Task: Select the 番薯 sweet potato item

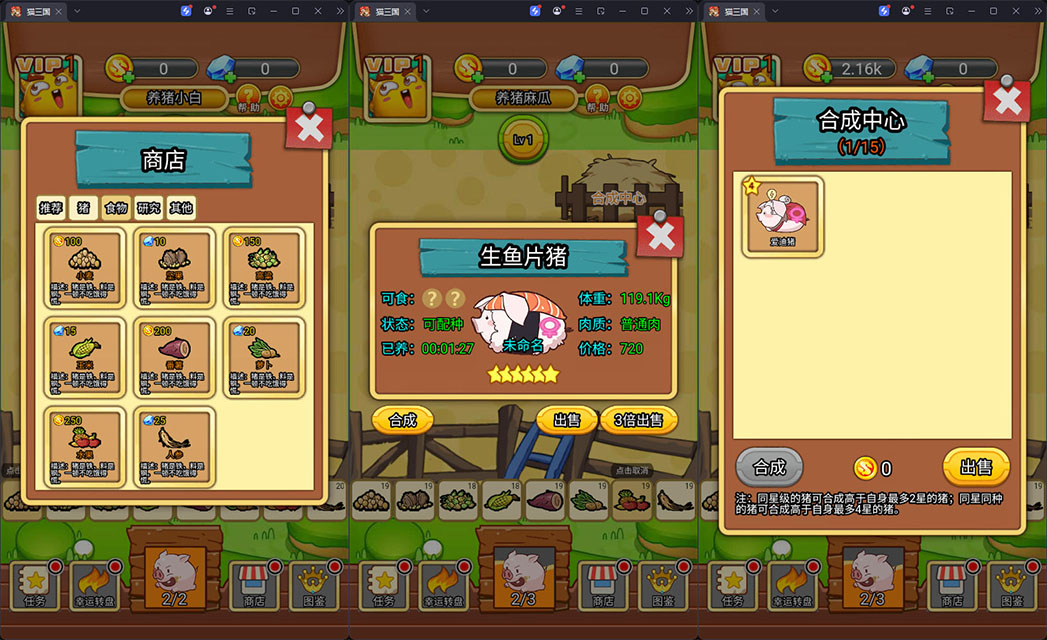Action: click(x=174, y=357)
